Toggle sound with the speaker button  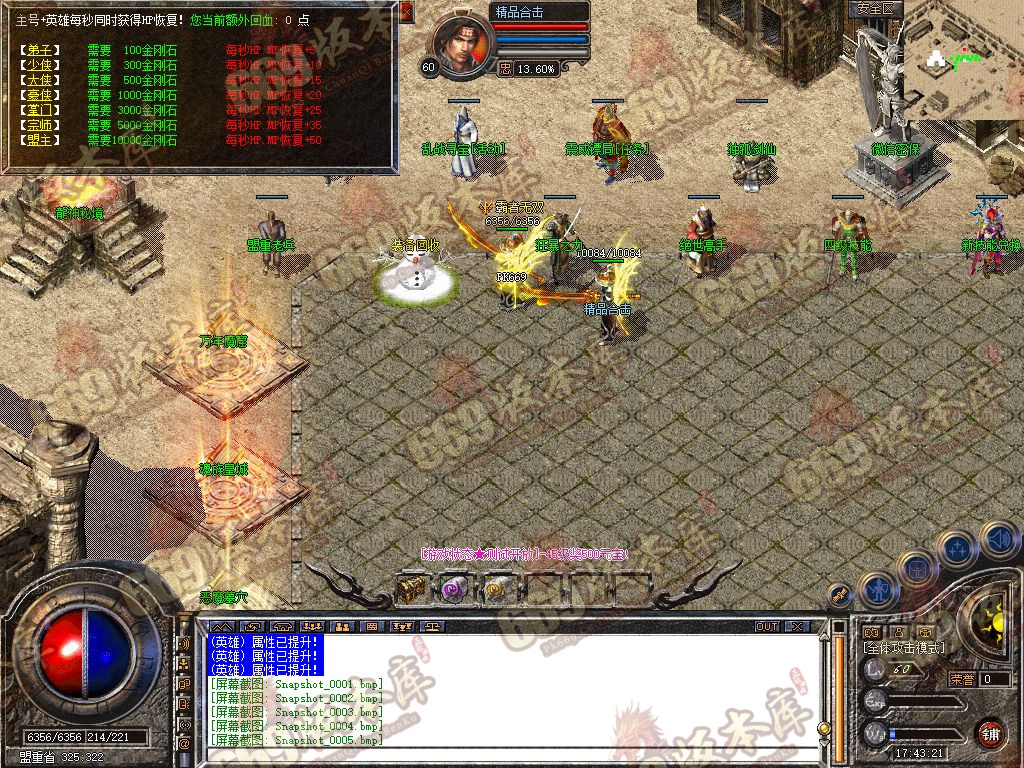point(999,540)
